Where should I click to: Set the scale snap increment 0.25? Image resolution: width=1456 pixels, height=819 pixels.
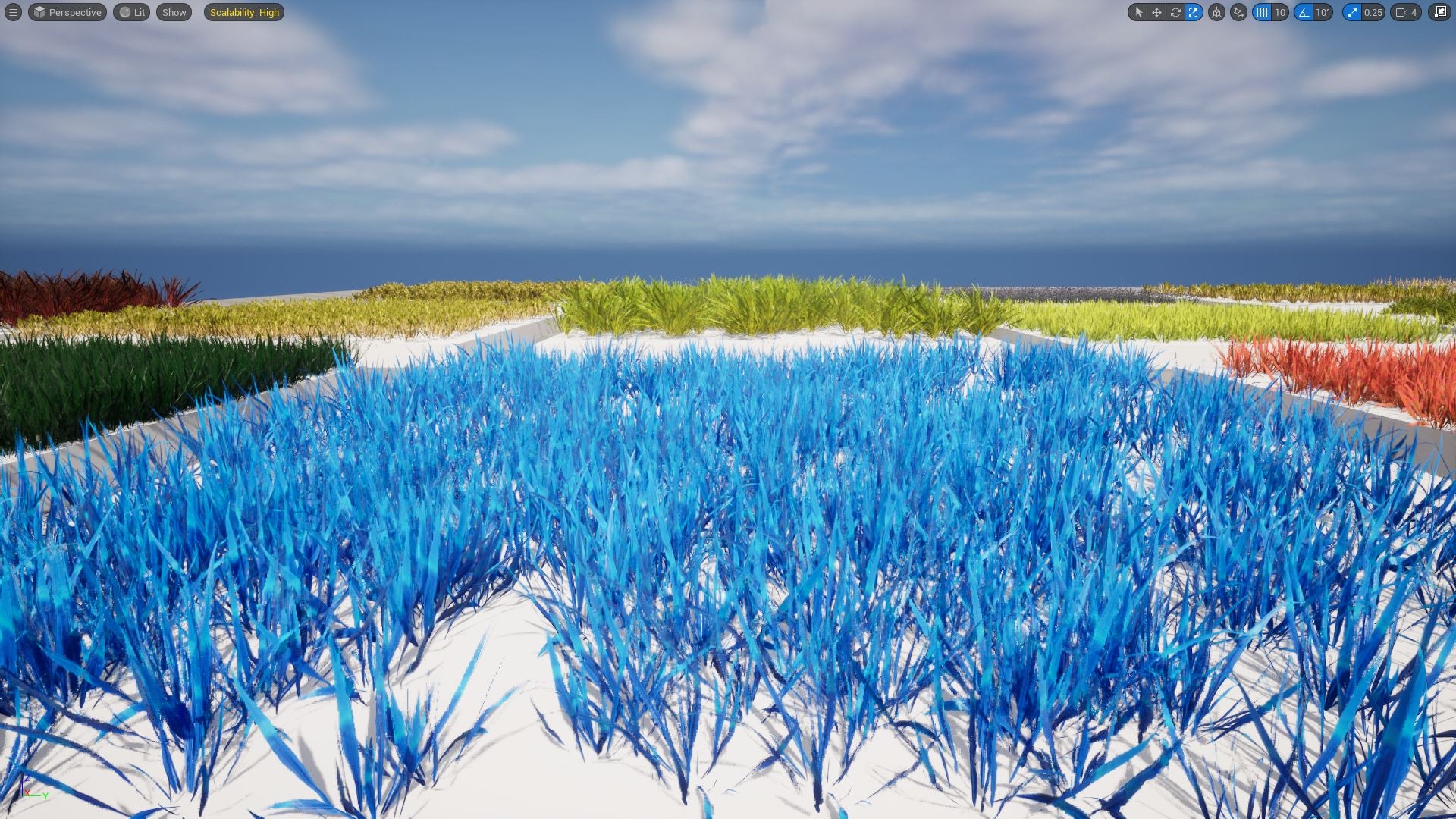click(x=1374, y=12)
